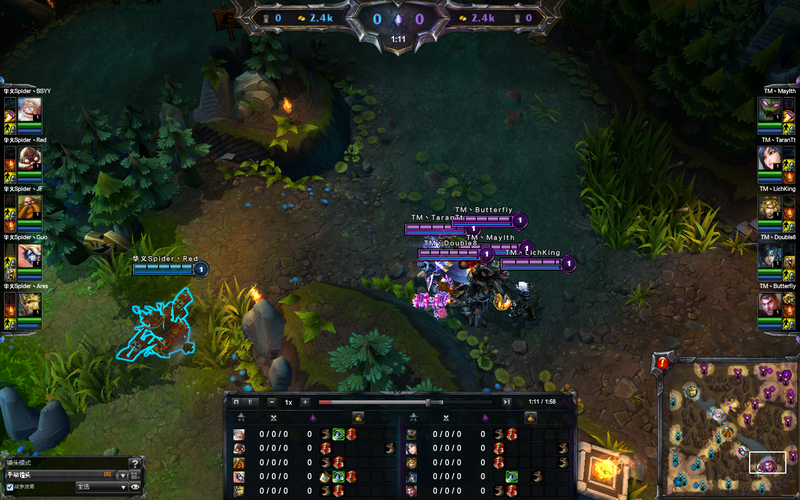The height and width of the screenshot is (500, 800).
Task: Select 华文Spider BSYY portrait in the team list
Action: 23,110
